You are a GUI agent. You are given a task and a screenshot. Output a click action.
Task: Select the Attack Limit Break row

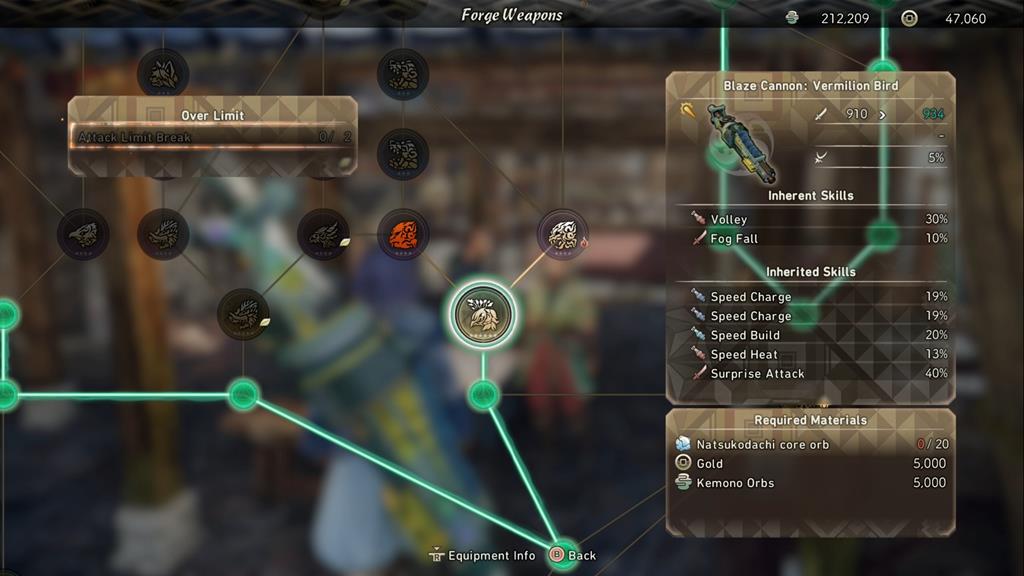point(212,137)
